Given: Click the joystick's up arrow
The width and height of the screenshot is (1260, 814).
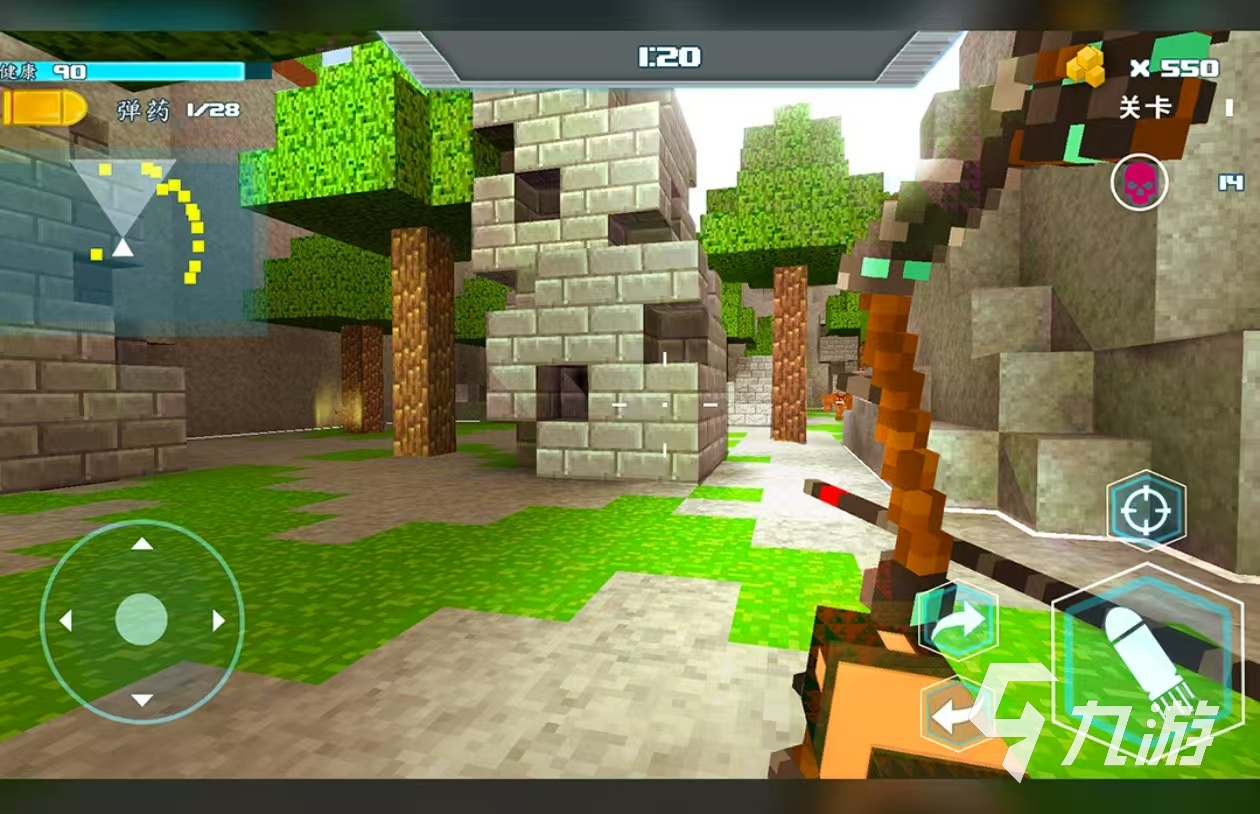Looking at the screenshot, I should [142, 545].
